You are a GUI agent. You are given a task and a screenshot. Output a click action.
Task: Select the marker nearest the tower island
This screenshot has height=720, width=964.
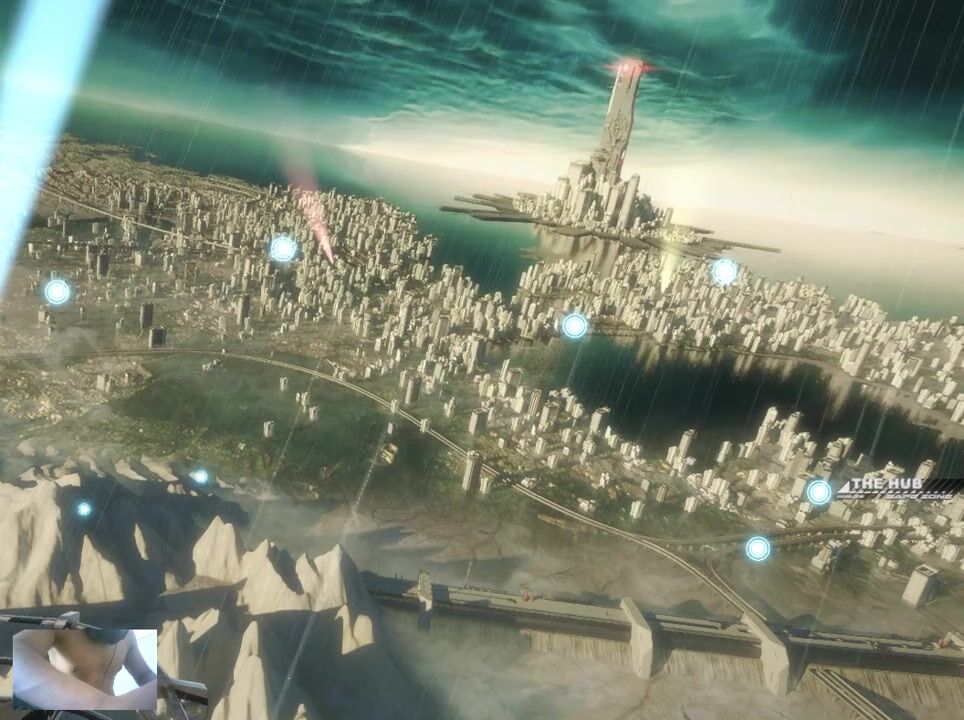point(724,271)
